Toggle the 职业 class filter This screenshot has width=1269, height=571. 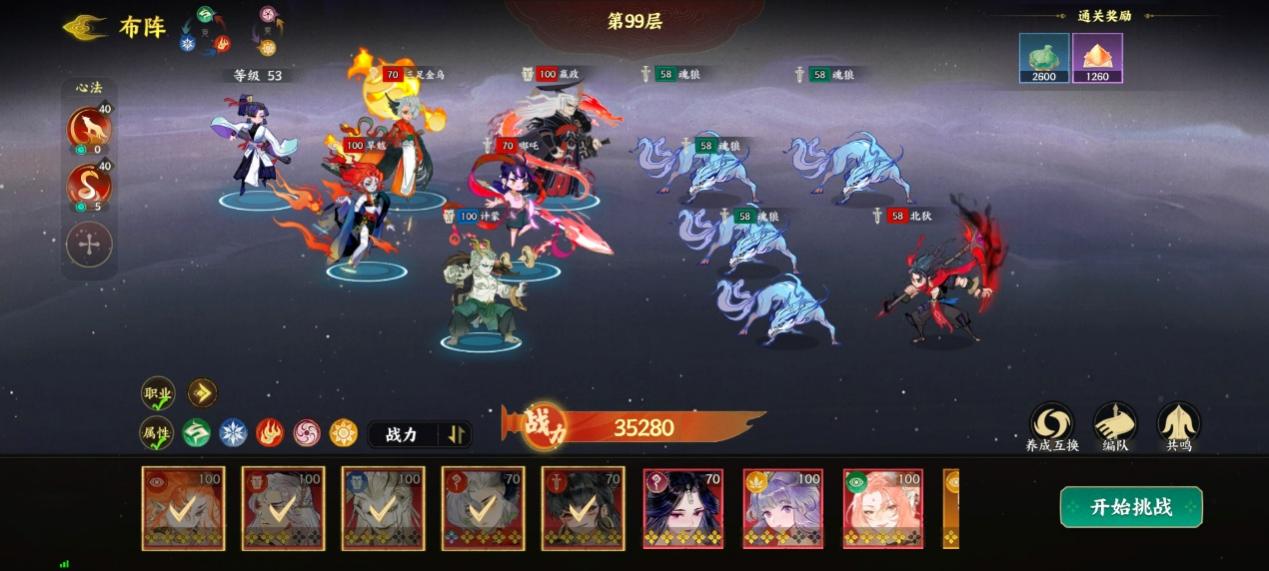158,394
